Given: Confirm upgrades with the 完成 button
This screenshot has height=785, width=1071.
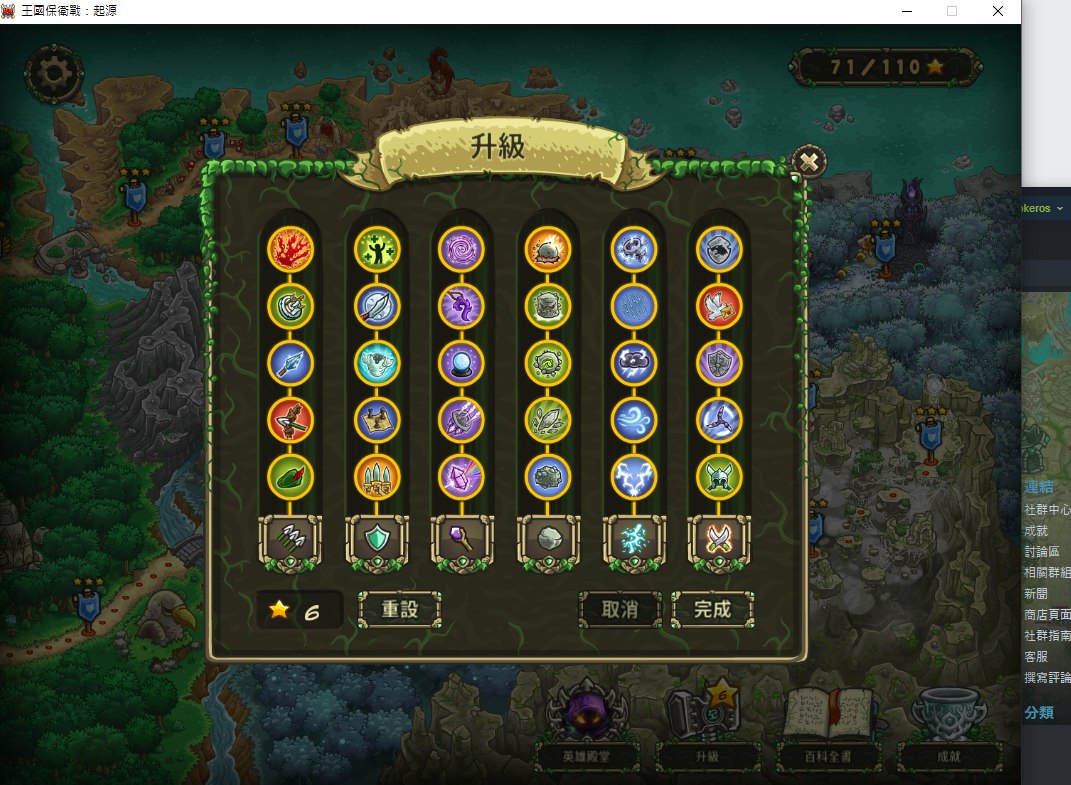Looking at the screenshot, I should [712, 609].
